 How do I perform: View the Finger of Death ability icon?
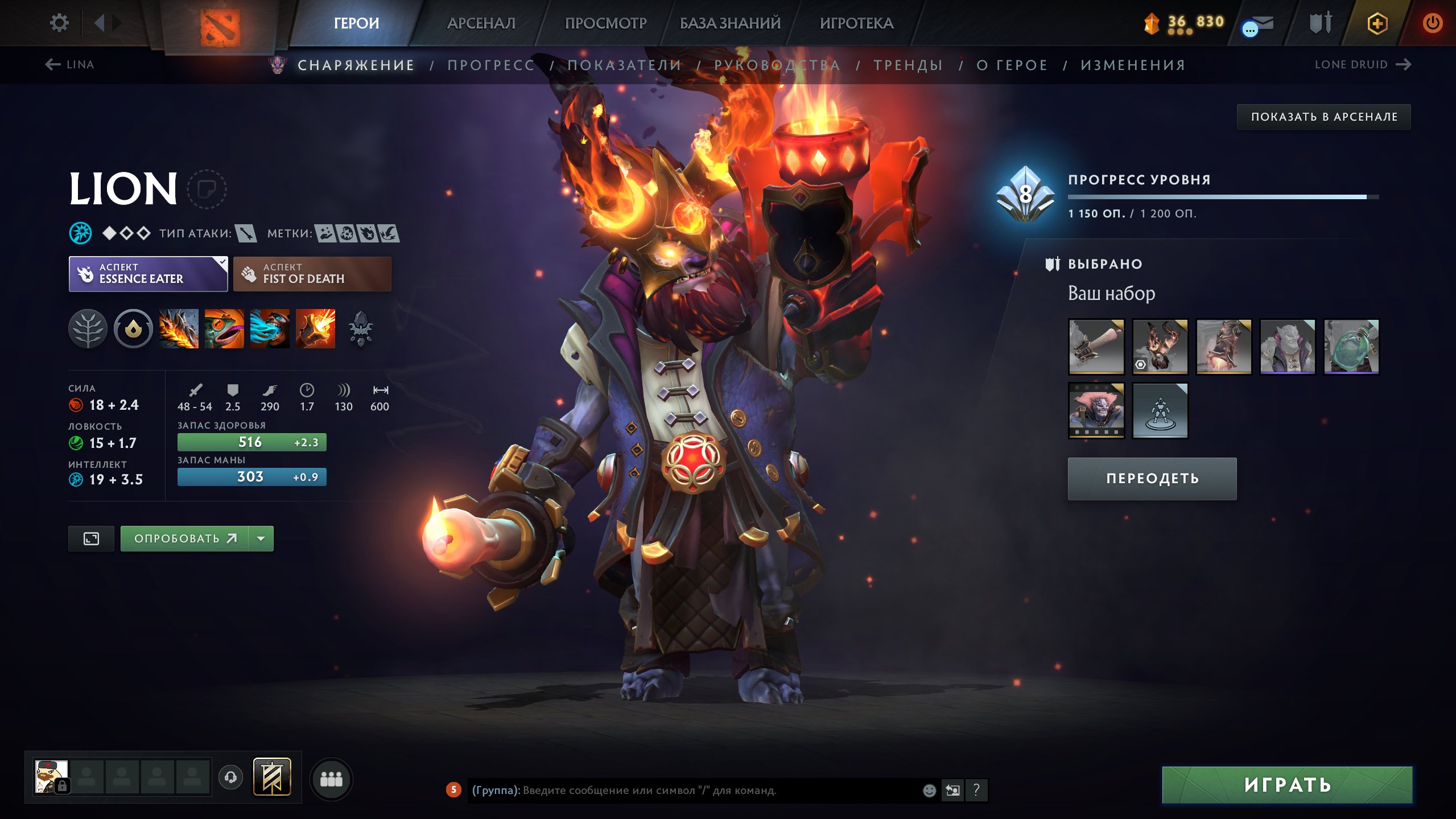tap(315, 329)
